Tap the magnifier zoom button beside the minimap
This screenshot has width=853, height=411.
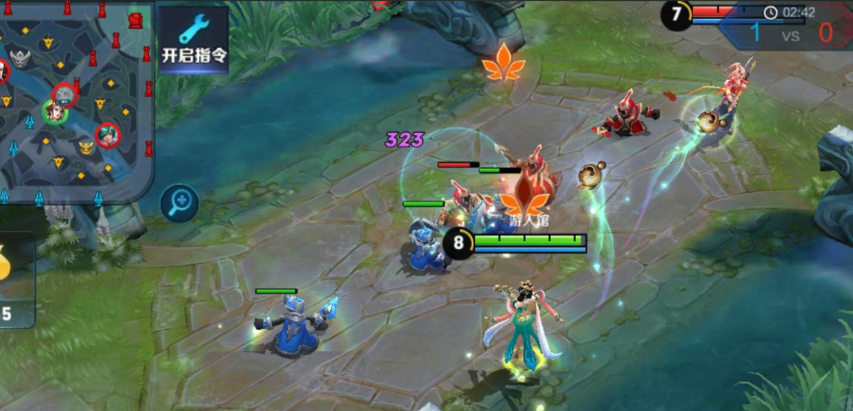(x=180, y=203)
